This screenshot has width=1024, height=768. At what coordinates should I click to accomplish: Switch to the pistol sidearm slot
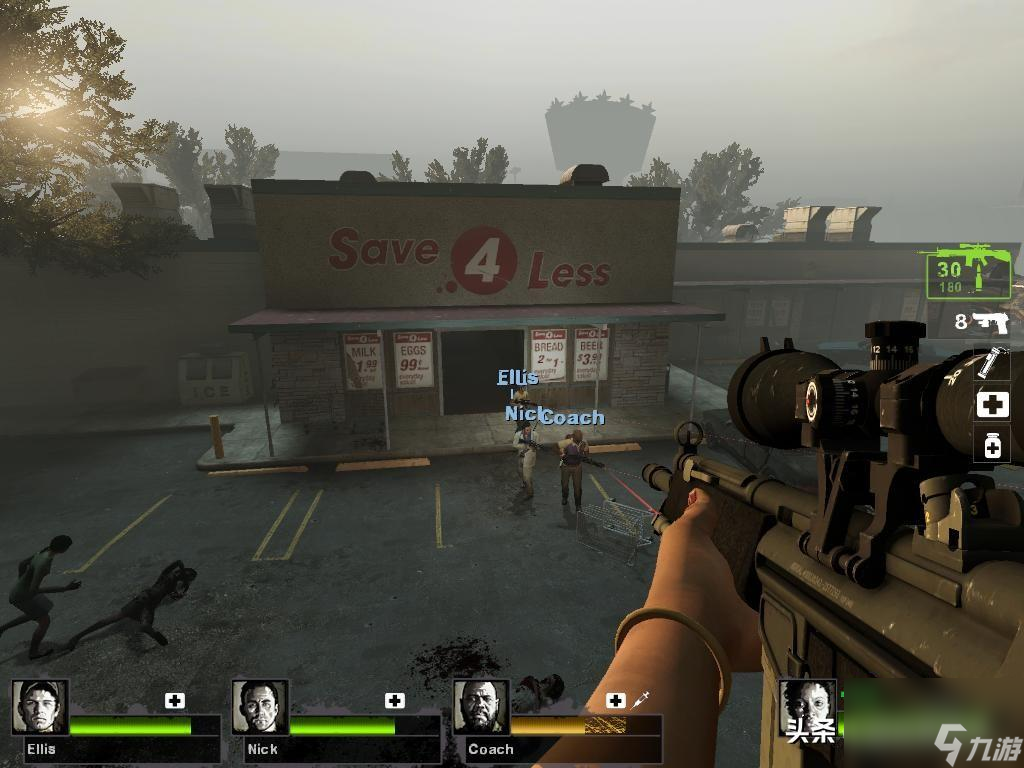(989, 321)
